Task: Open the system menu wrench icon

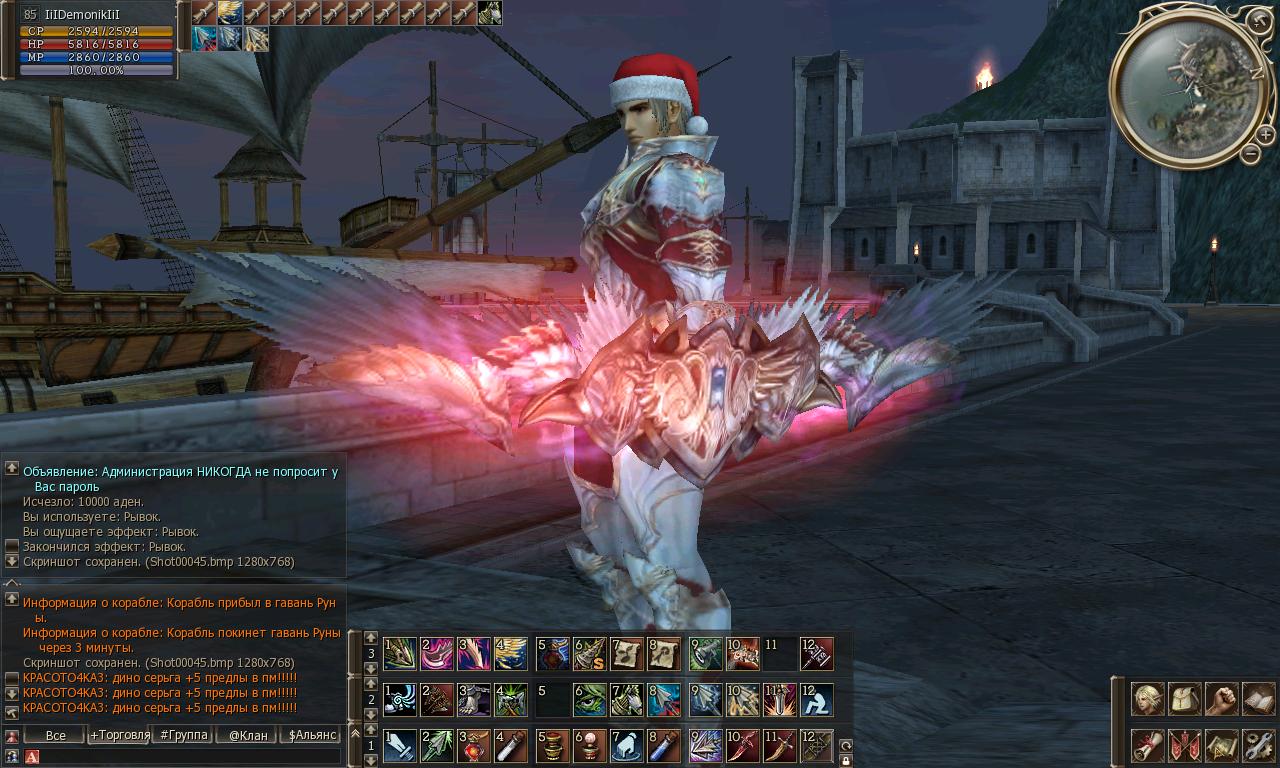Action: coord(1258,745)
